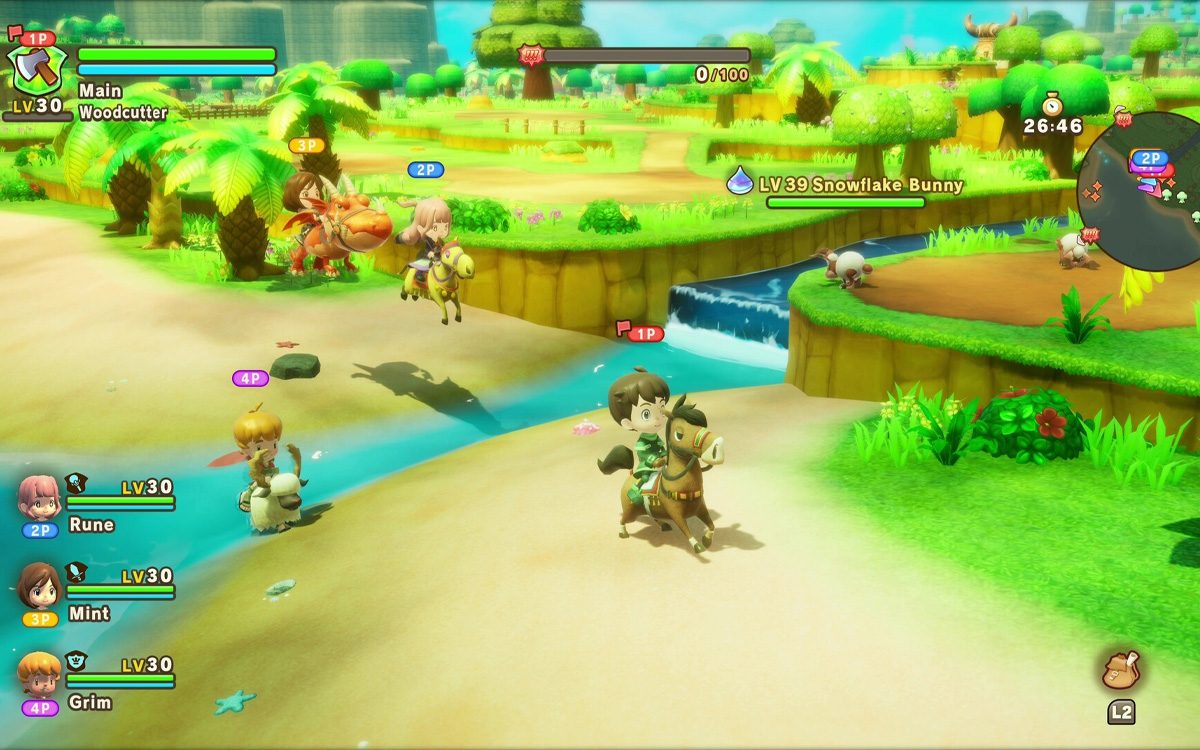This screenshot has height=750, width=1200.
Task: Select Mint's party portrait
Action: 39,585
